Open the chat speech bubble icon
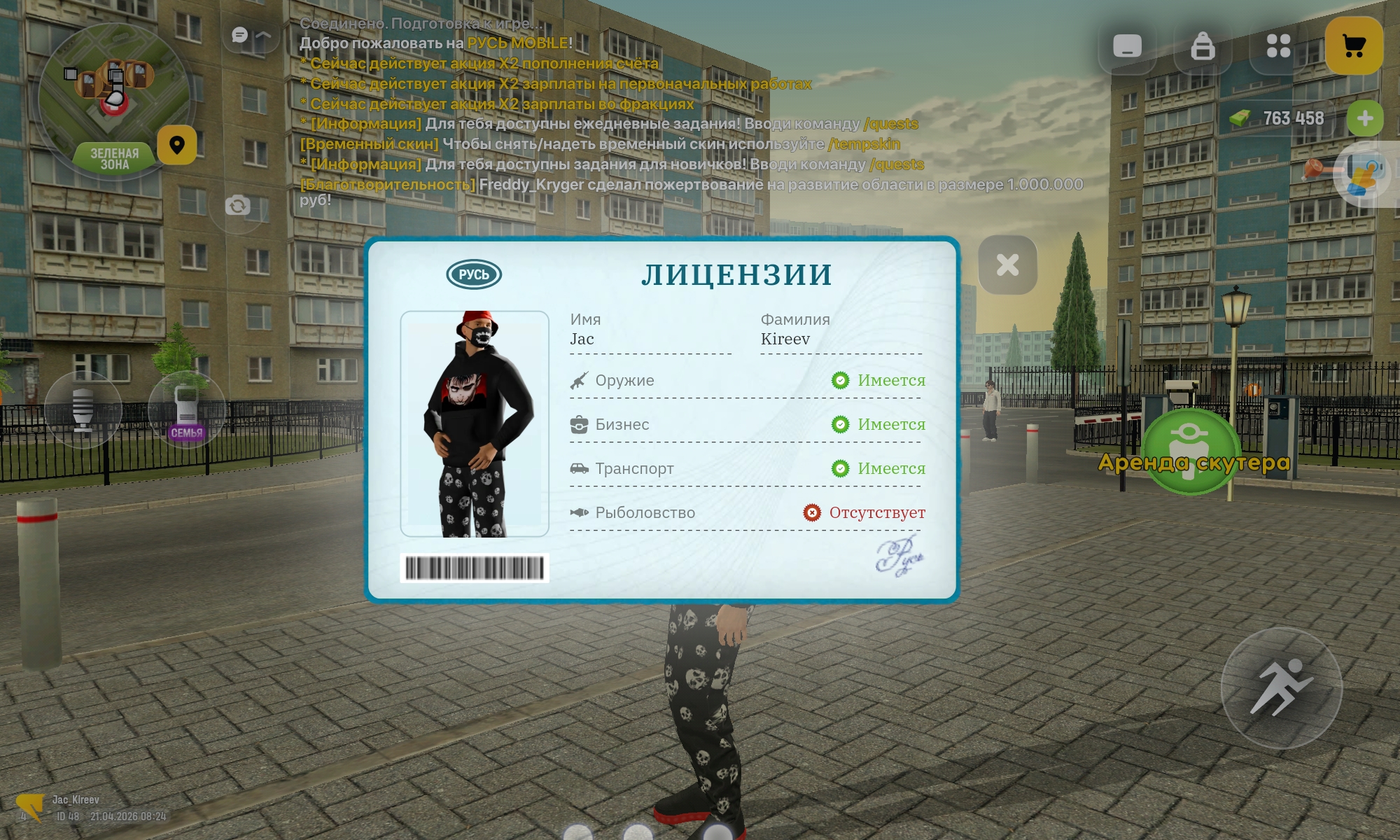Screen dimensions: 1400x840 pyautogui.click(x=239, y=34)
